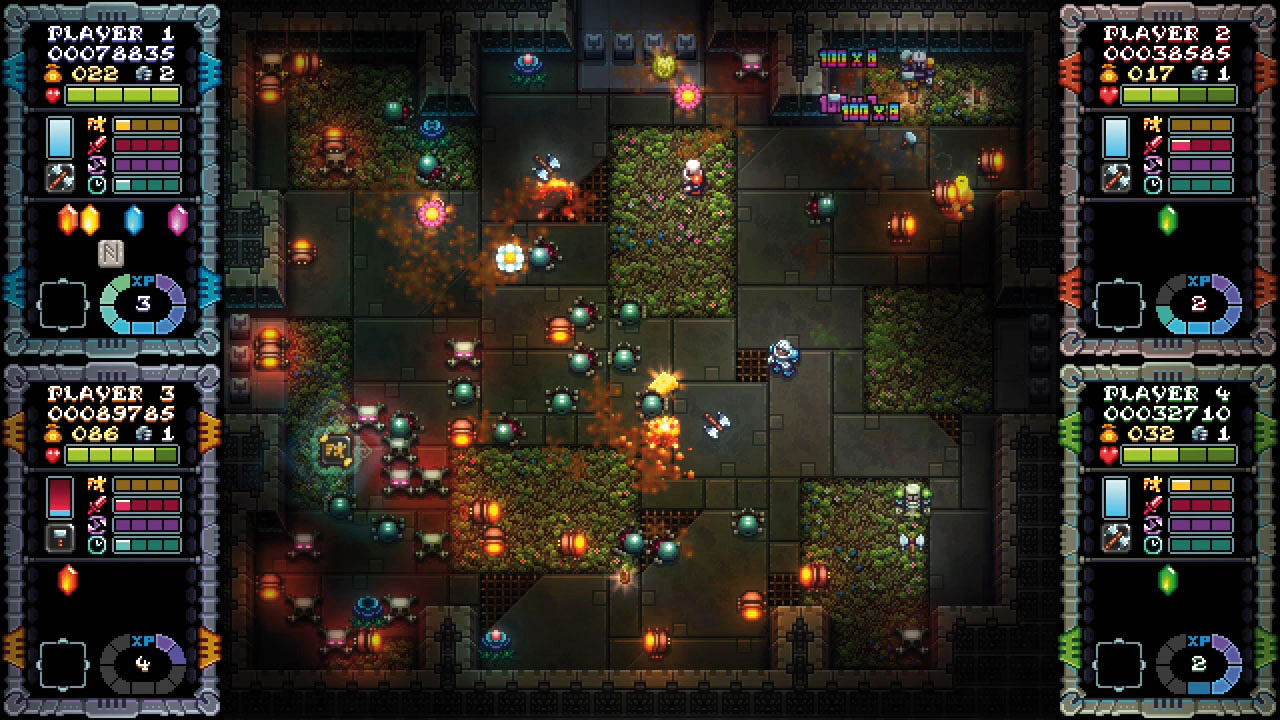The width and height of the screenshot is (1280, 720).
Task: Click Player 2's green gem
Action: click(1168, 219)
